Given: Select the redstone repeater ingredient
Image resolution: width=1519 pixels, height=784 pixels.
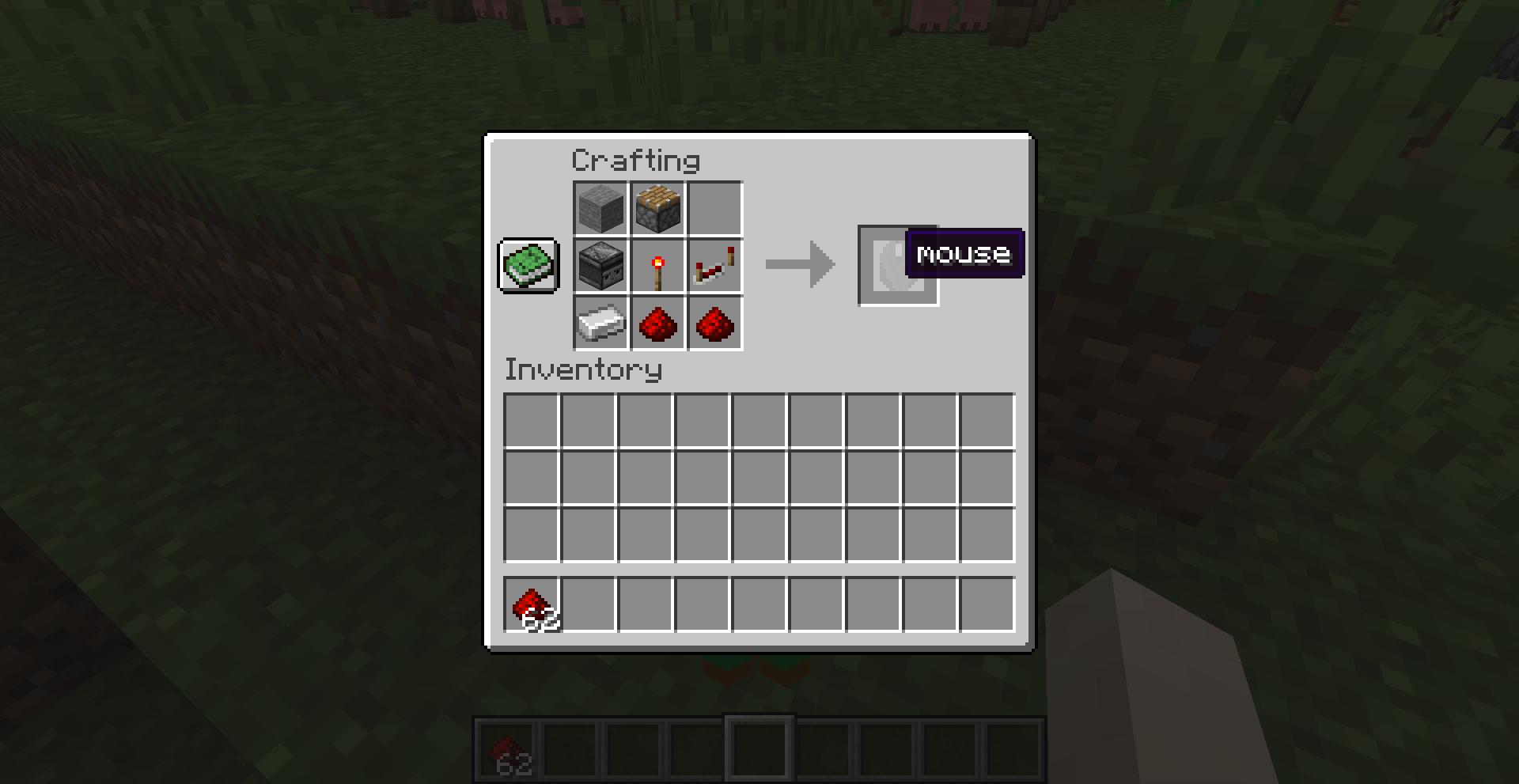Looking at the screenshot, I should [x=714, y=266].
